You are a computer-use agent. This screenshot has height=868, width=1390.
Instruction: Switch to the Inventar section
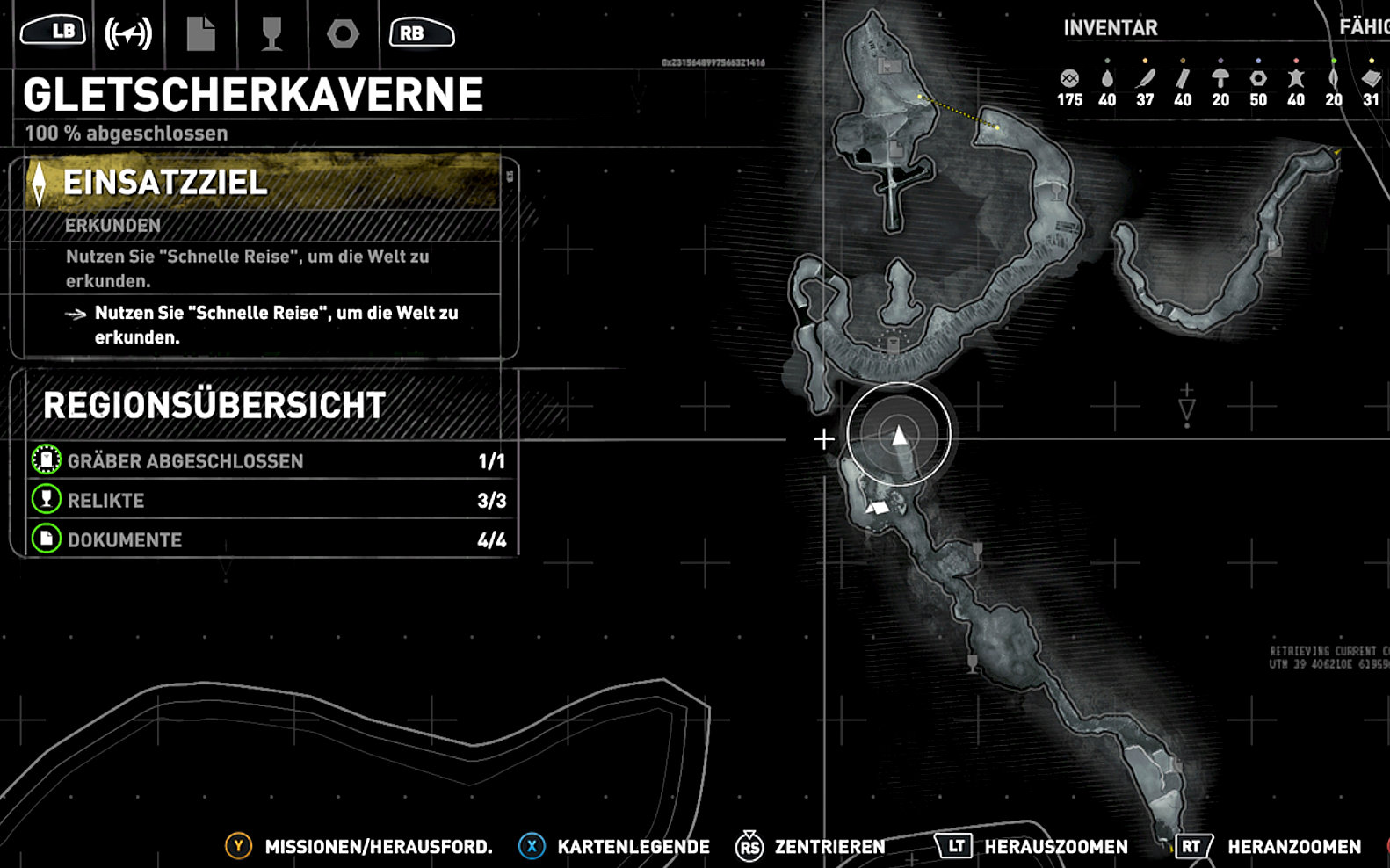1110,28
